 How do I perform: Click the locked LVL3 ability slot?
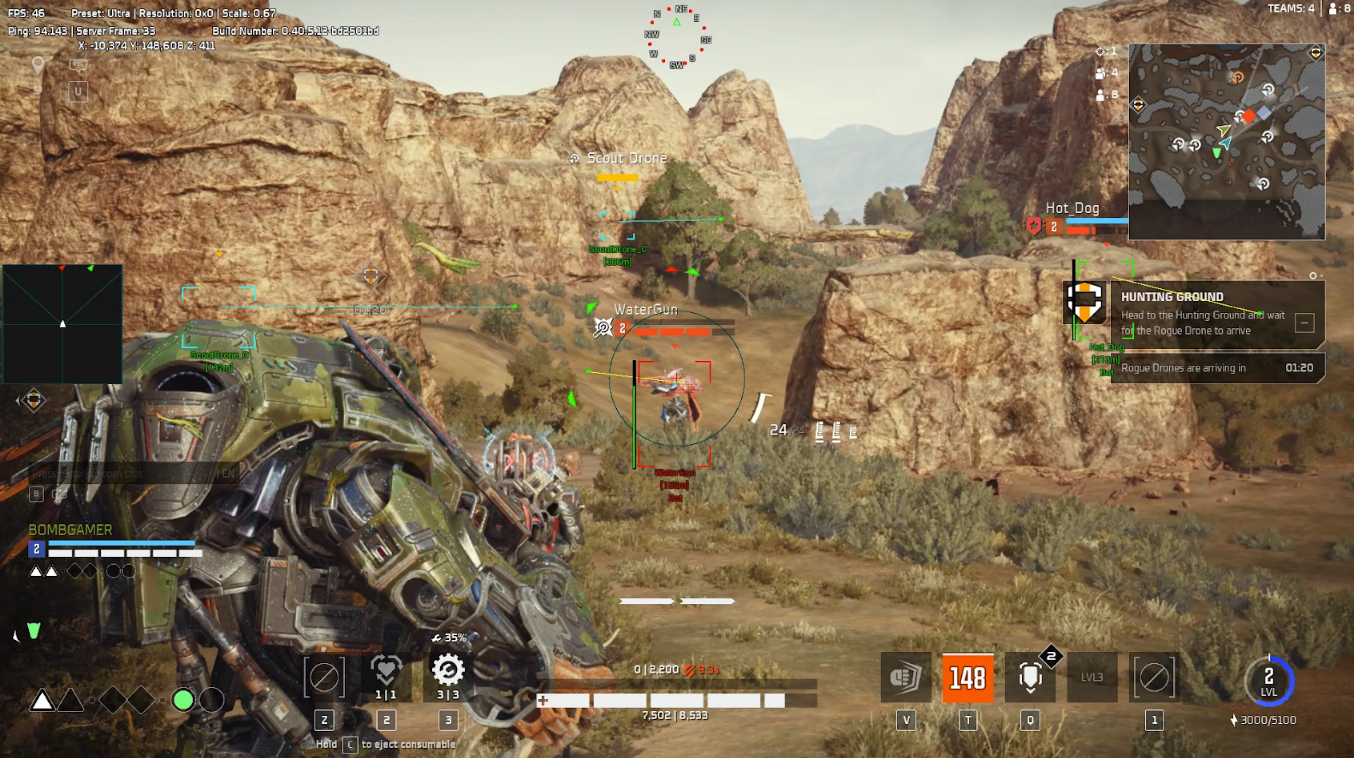pos(1092,677)
